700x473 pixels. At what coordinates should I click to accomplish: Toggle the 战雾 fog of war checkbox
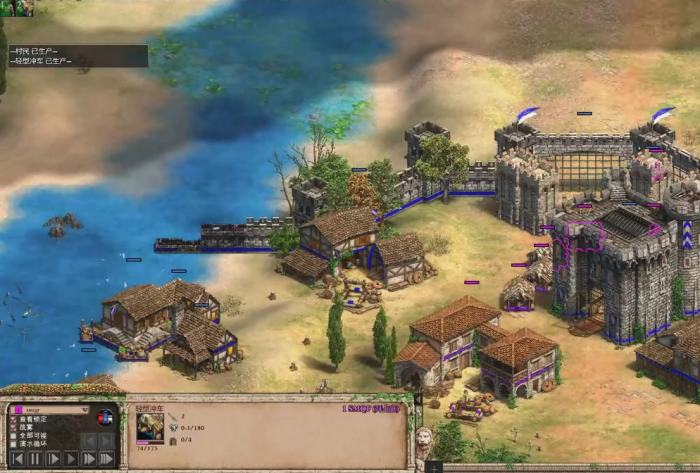click(x=13, y=428)
